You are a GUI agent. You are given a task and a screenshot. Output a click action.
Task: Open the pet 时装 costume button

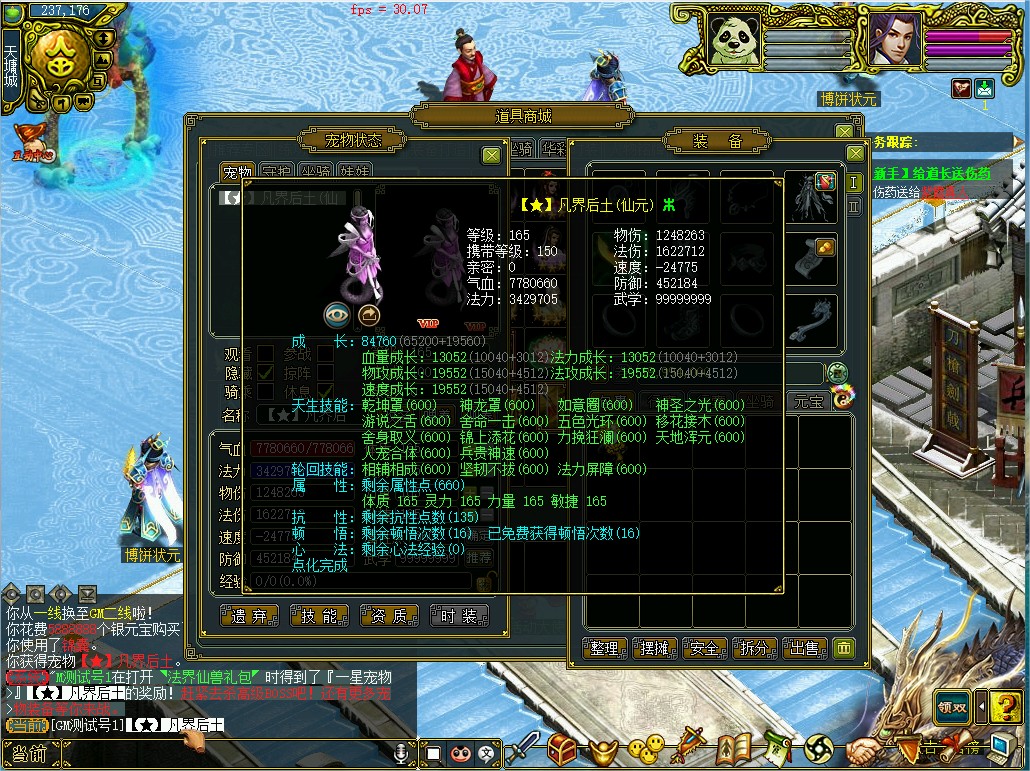click(459, 616)
